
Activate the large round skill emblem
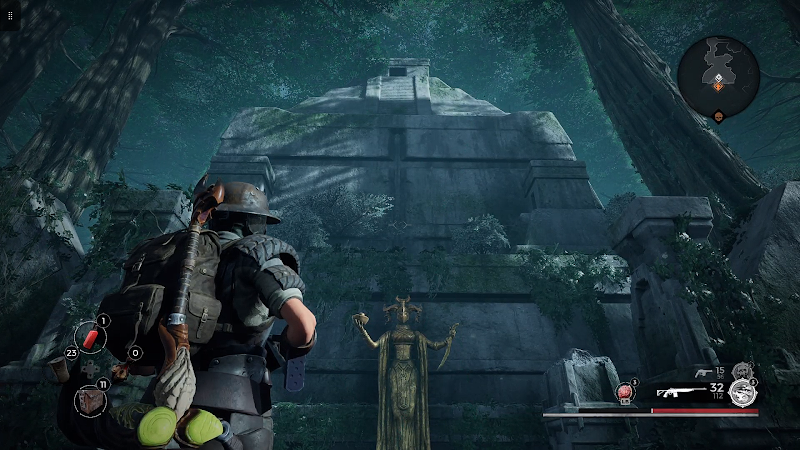741,392
